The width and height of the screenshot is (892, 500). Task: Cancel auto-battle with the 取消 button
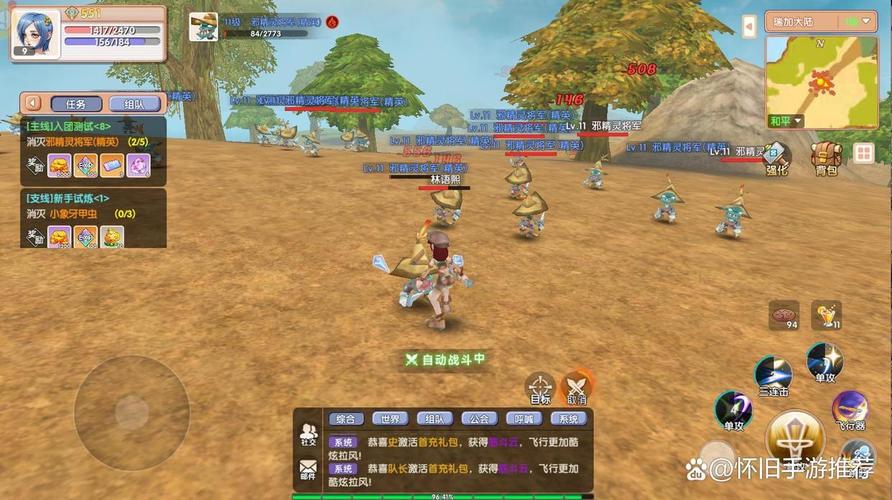(577, 387)
